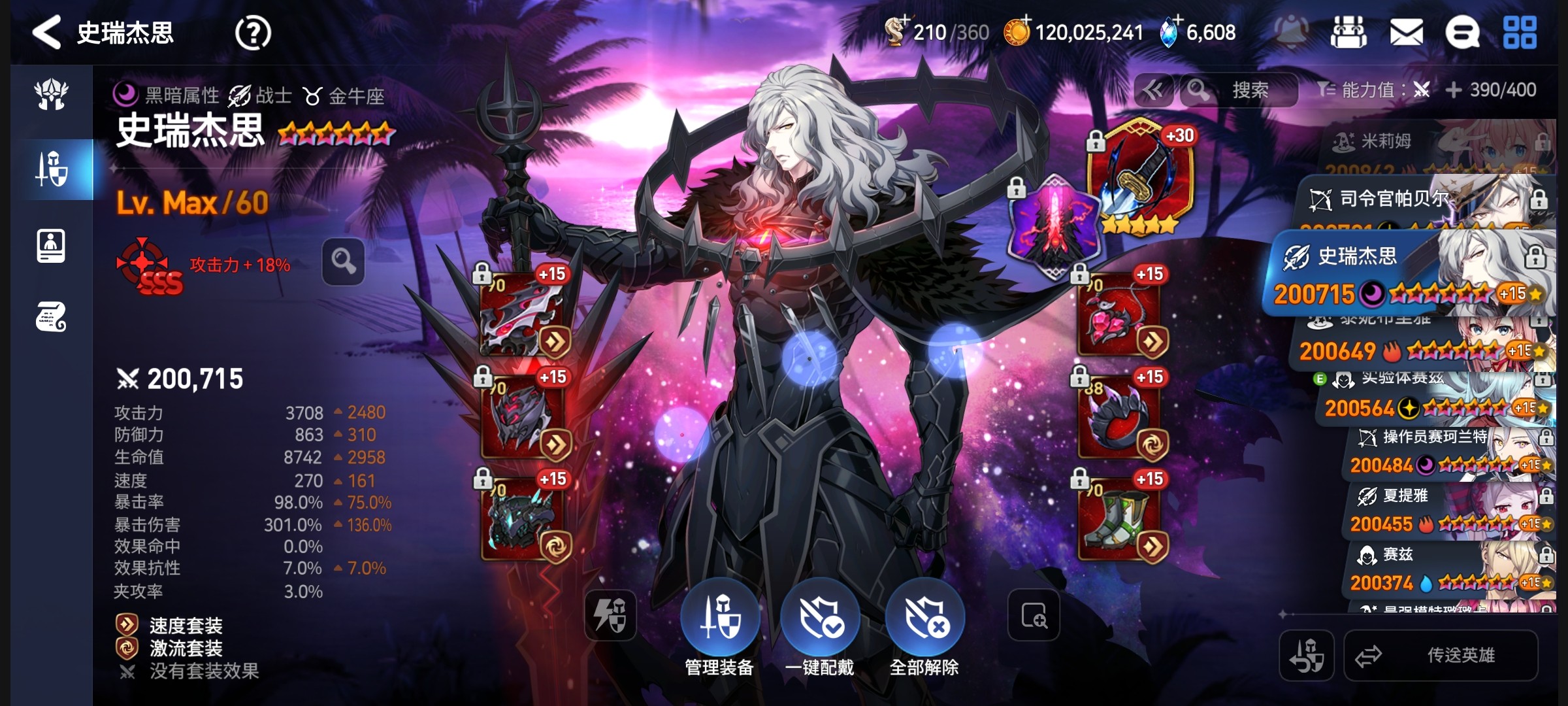Go back with the top-left arrow
Image resolution: width=1568 pixels, height=706 pixels.
(47, 33)
